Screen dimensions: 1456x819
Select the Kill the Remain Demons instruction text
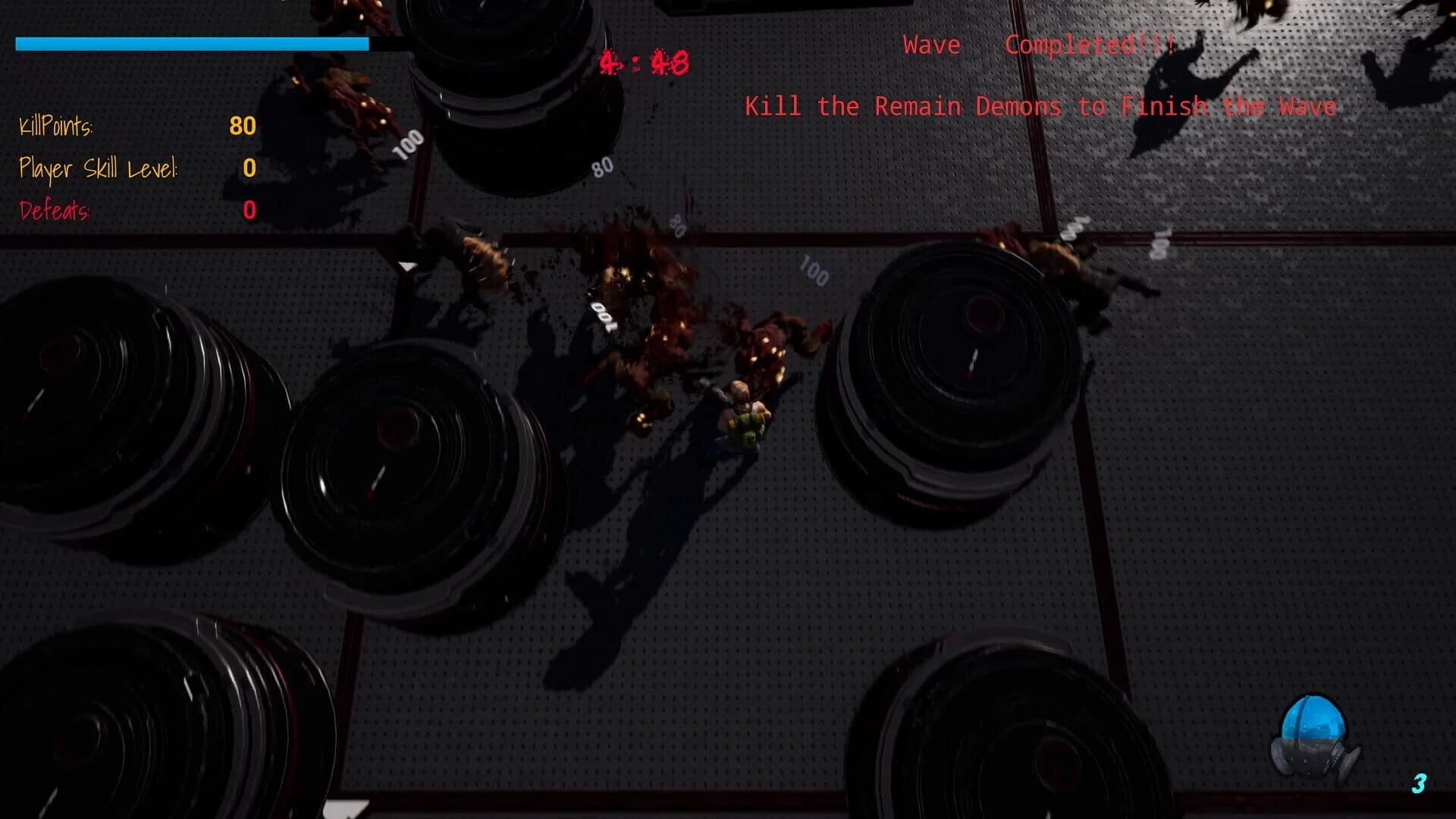point(1041,107)
